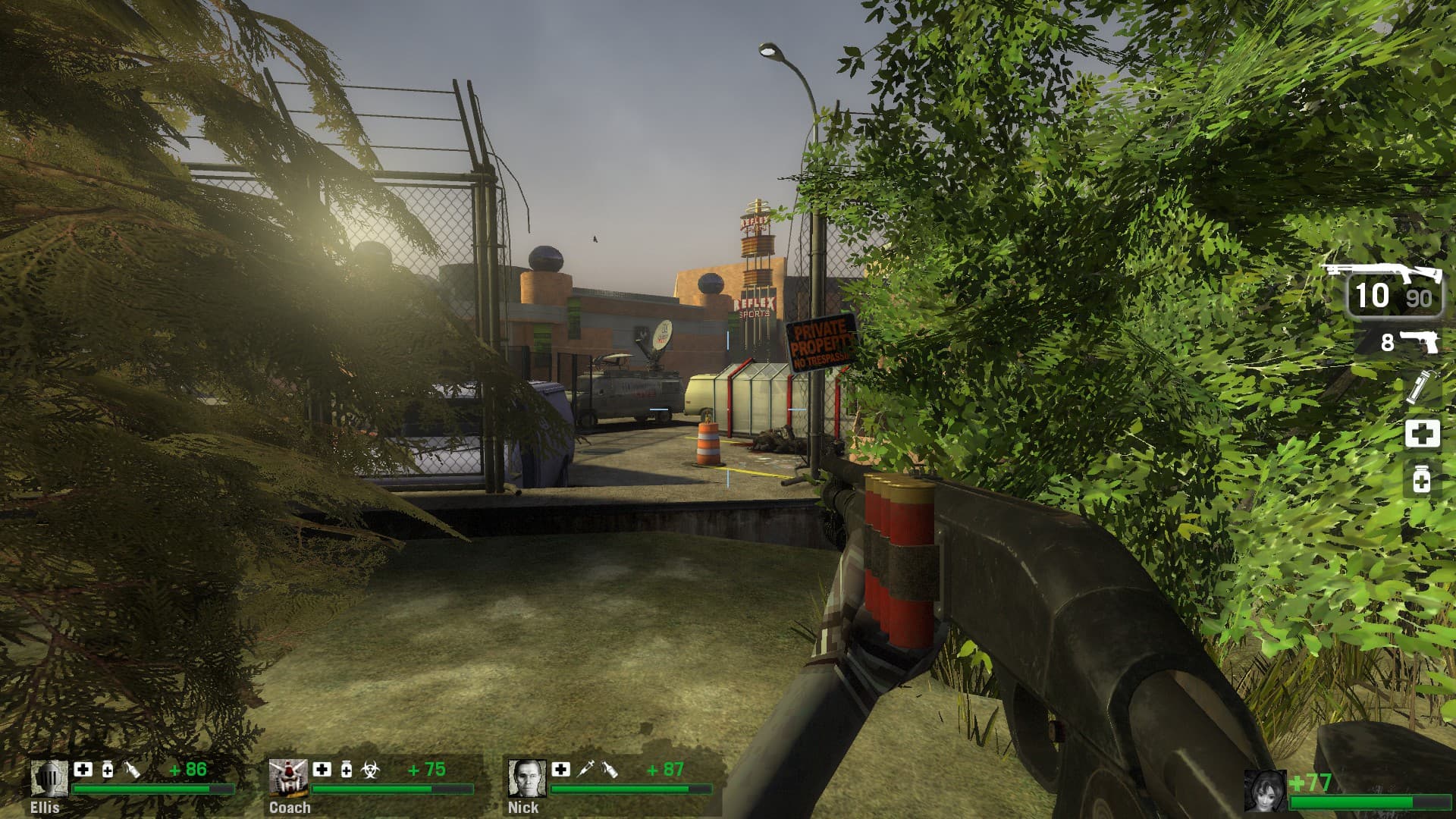Select Nick's teammate portrait
The image size is (1456, 819).
tap(526, 777)
